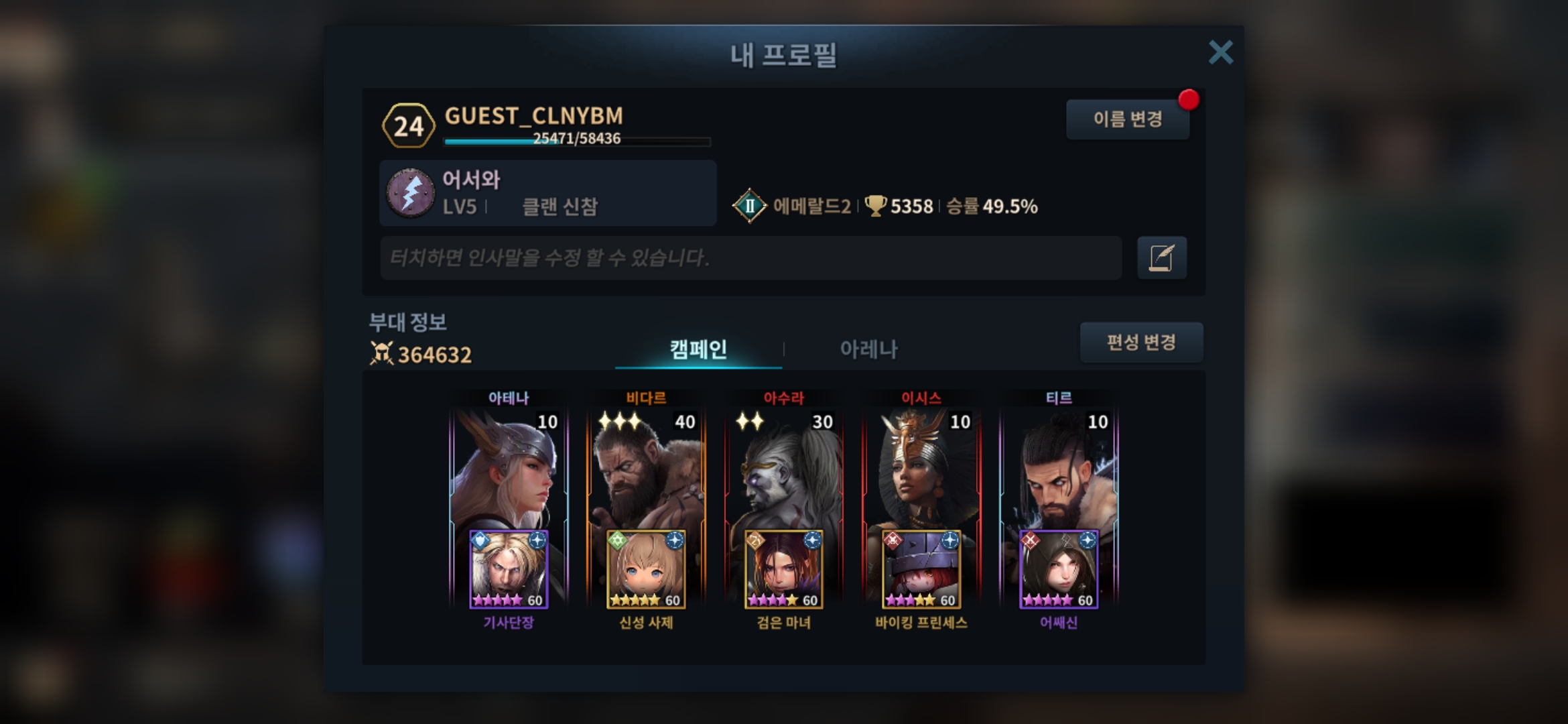
Task: Select the 이시스 hero card
Action: pyautogui.click(x=921, y=469)
